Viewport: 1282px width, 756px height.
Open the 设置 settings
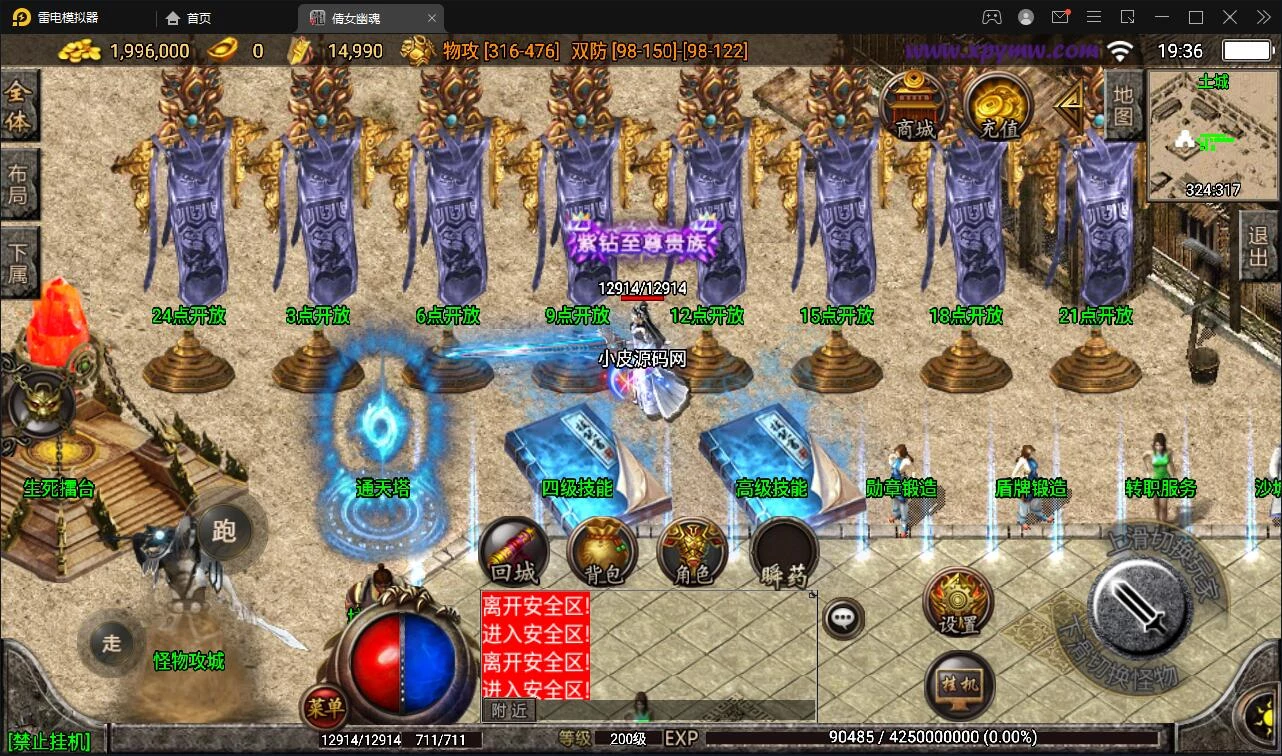click(958, 603)
